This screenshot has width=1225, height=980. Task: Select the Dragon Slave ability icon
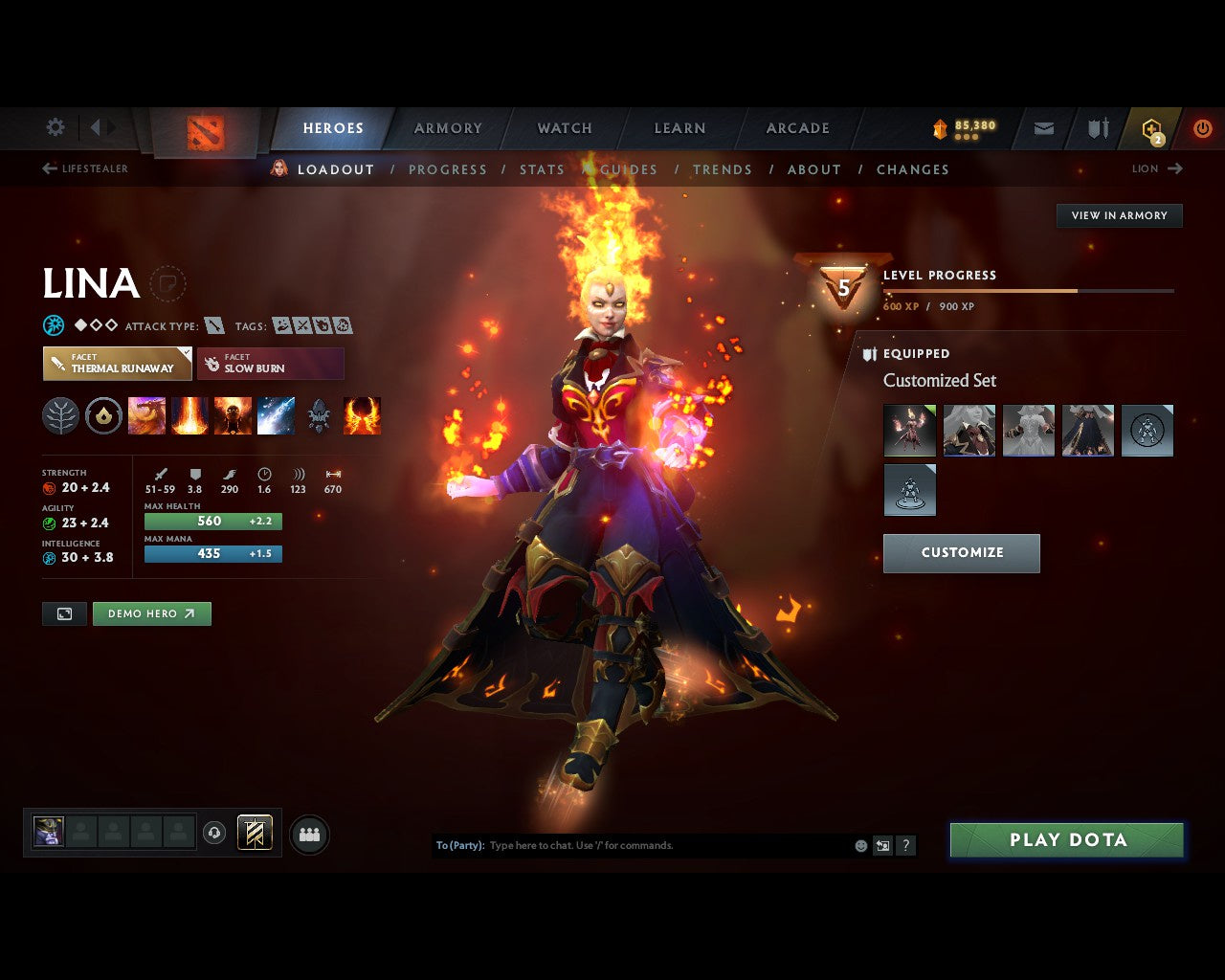click(x=146, y=415)
